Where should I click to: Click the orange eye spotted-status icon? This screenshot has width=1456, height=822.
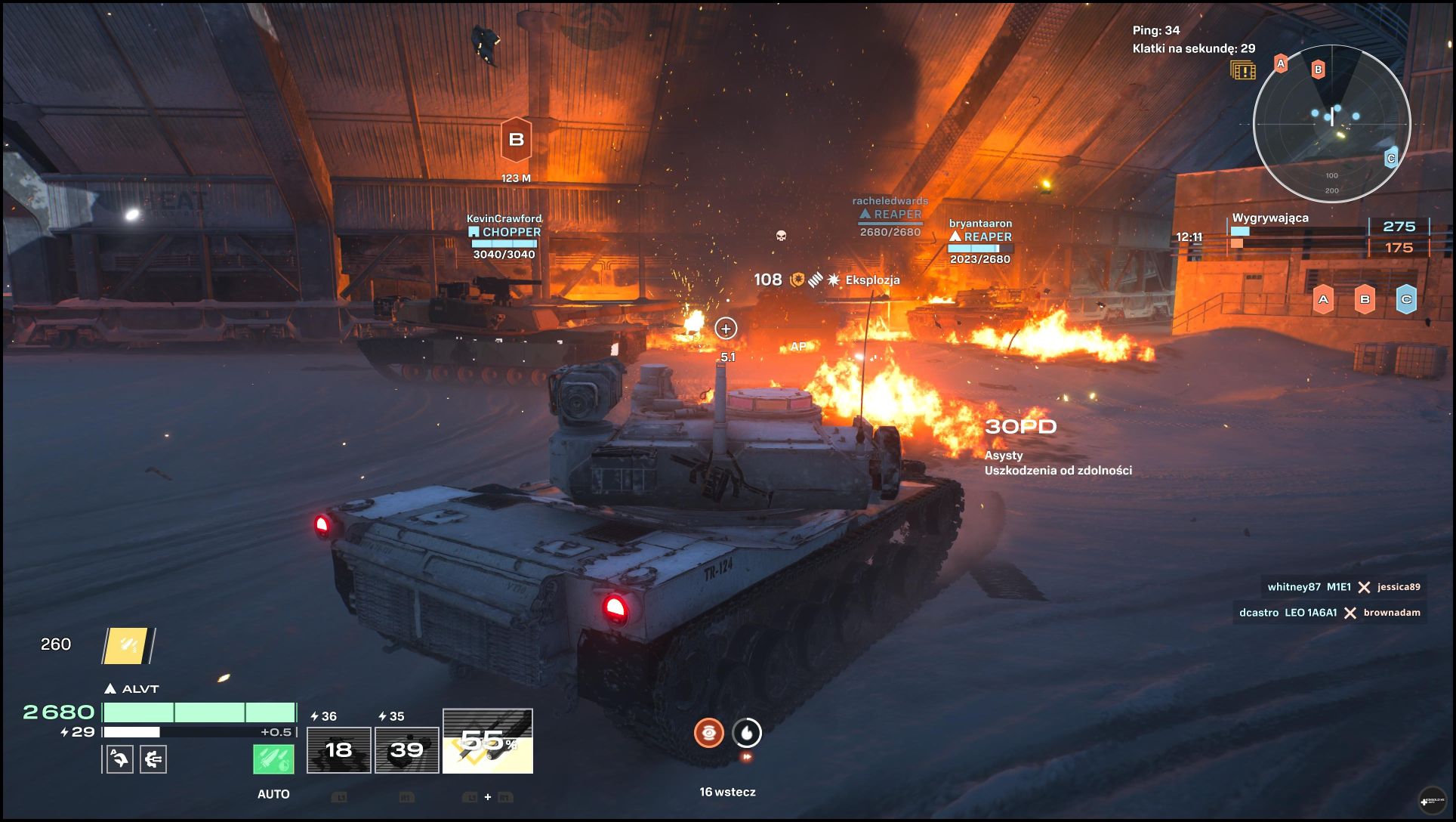tap(708, 732)
